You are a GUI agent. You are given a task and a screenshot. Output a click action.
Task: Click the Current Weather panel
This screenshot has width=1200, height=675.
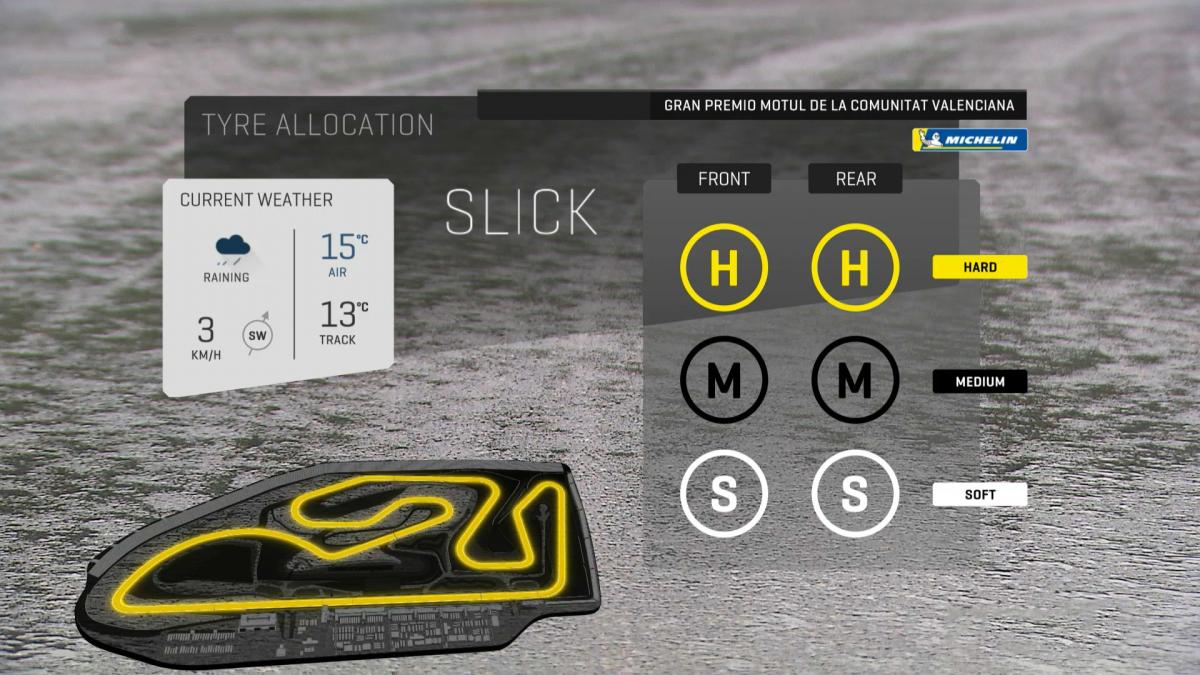[277, 285]
